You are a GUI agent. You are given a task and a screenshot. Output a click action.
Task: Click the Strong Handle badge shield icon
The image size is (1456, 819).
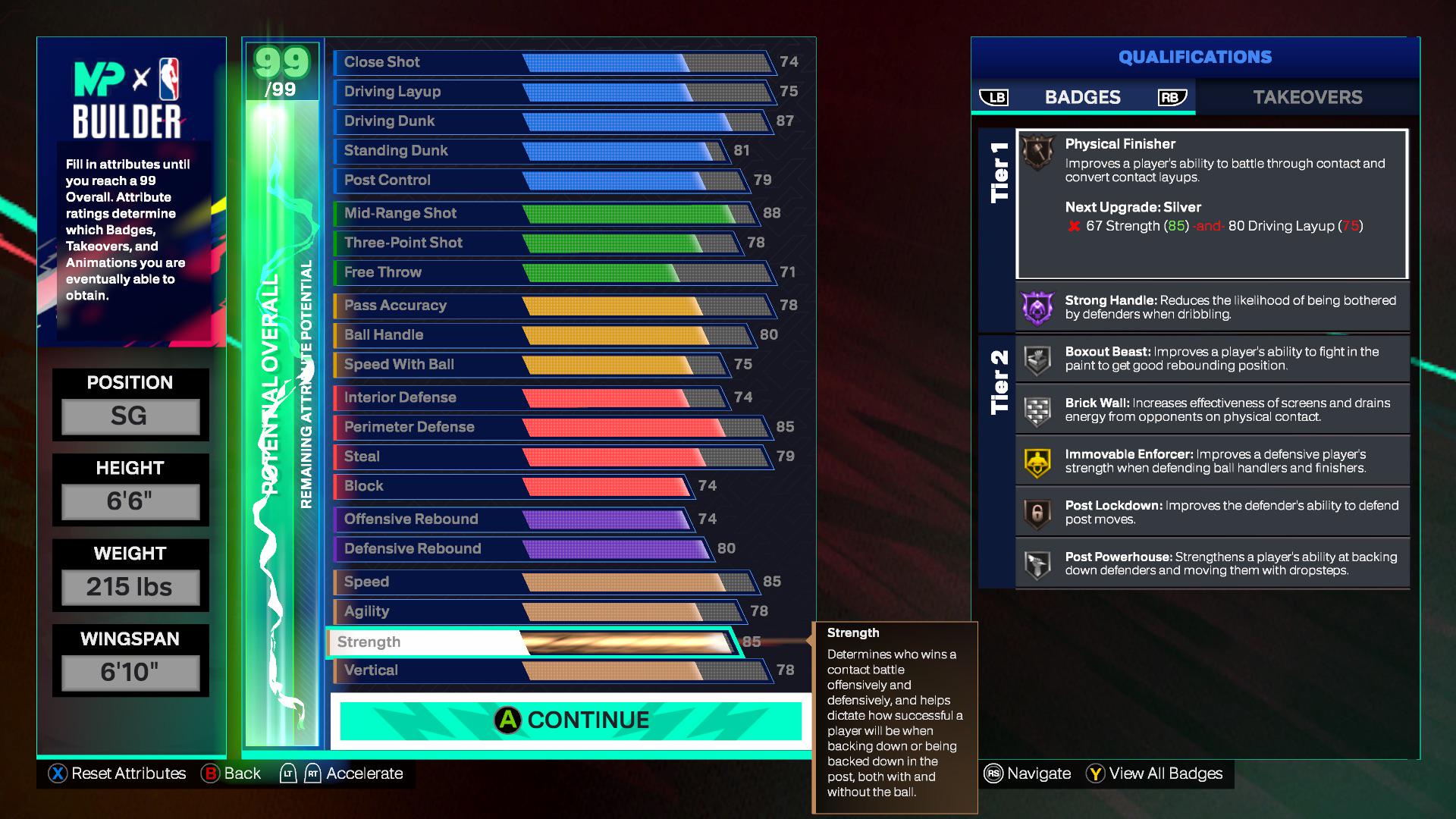(x=1037, y=306)
